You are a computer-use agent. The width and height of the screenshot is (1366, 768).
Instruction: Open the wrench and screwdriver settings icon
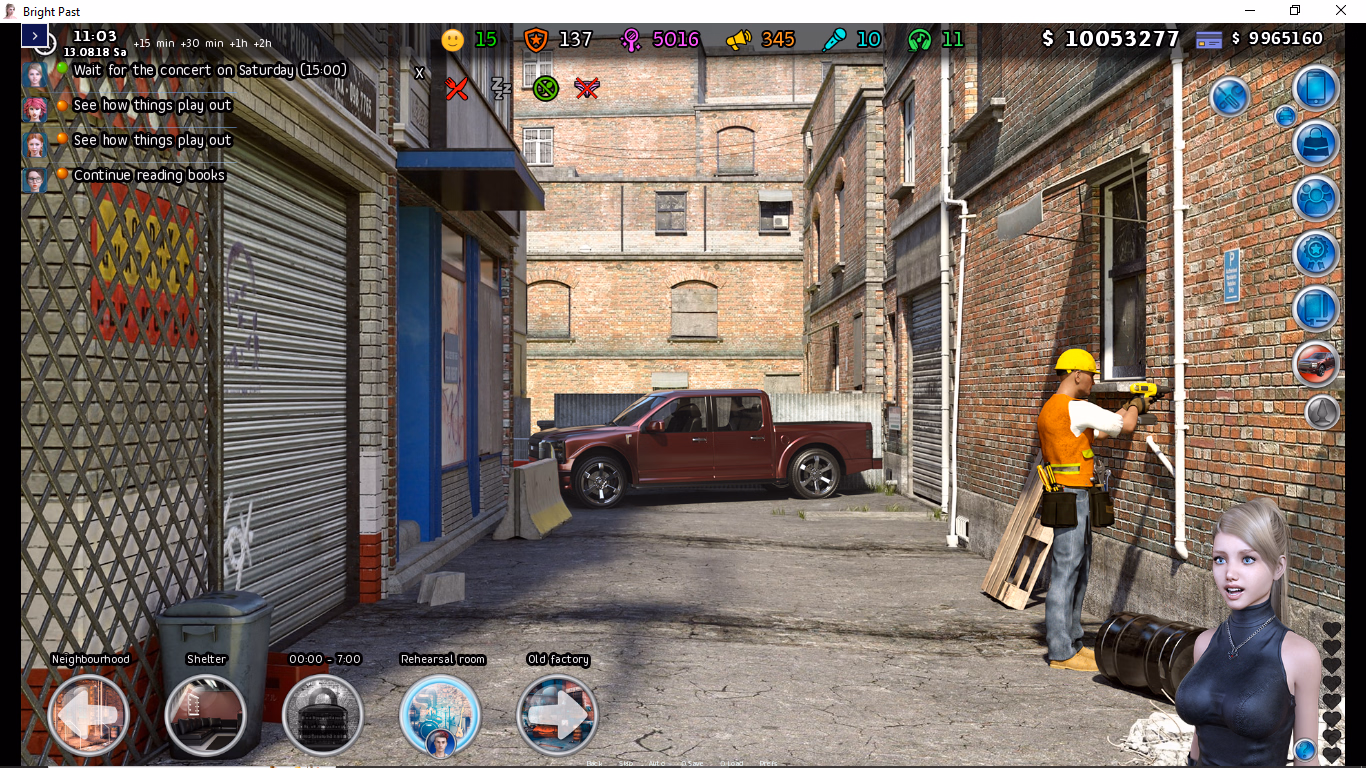click(1231, 97)
